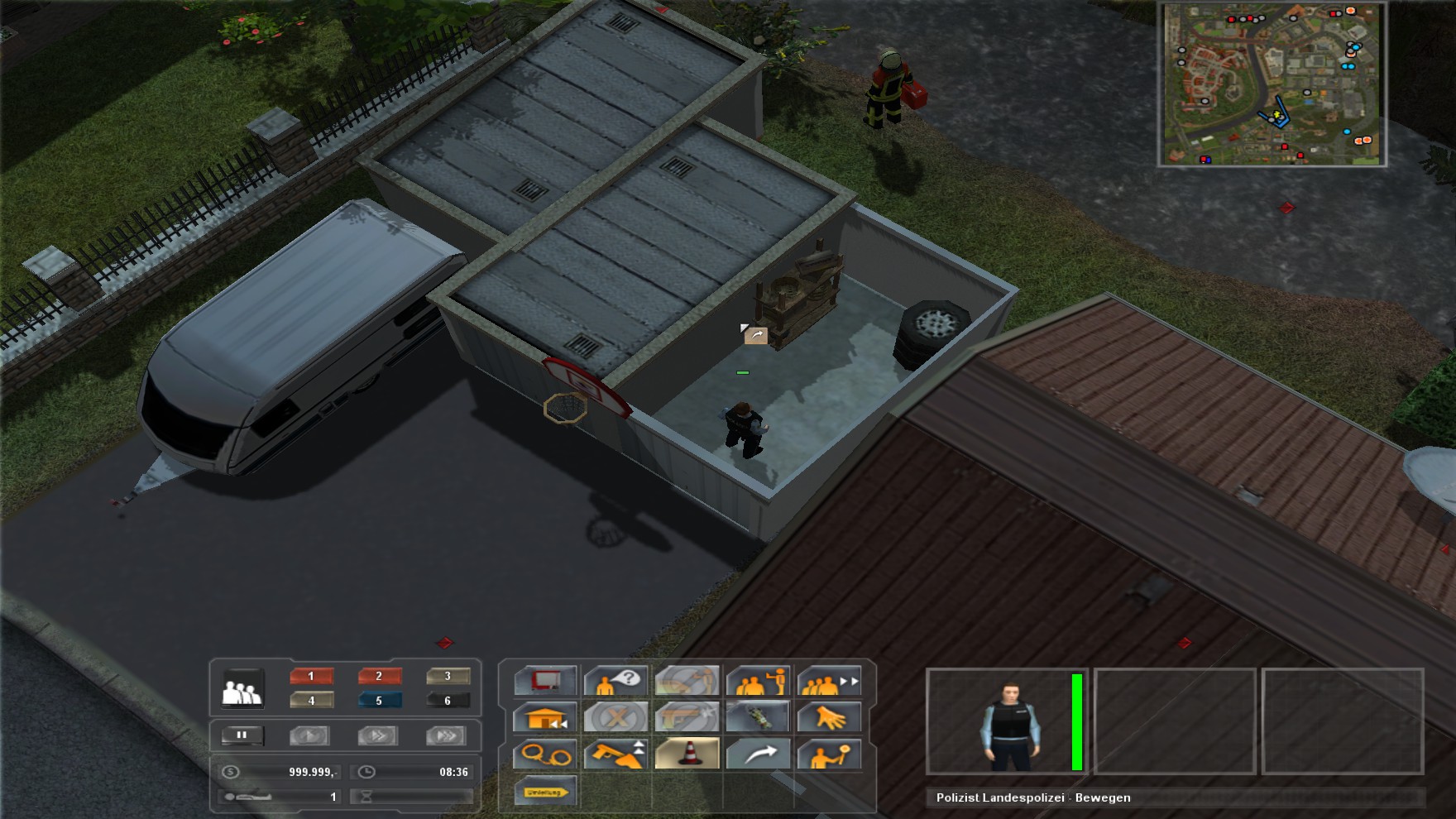Activate the question-a-person command

616,682
